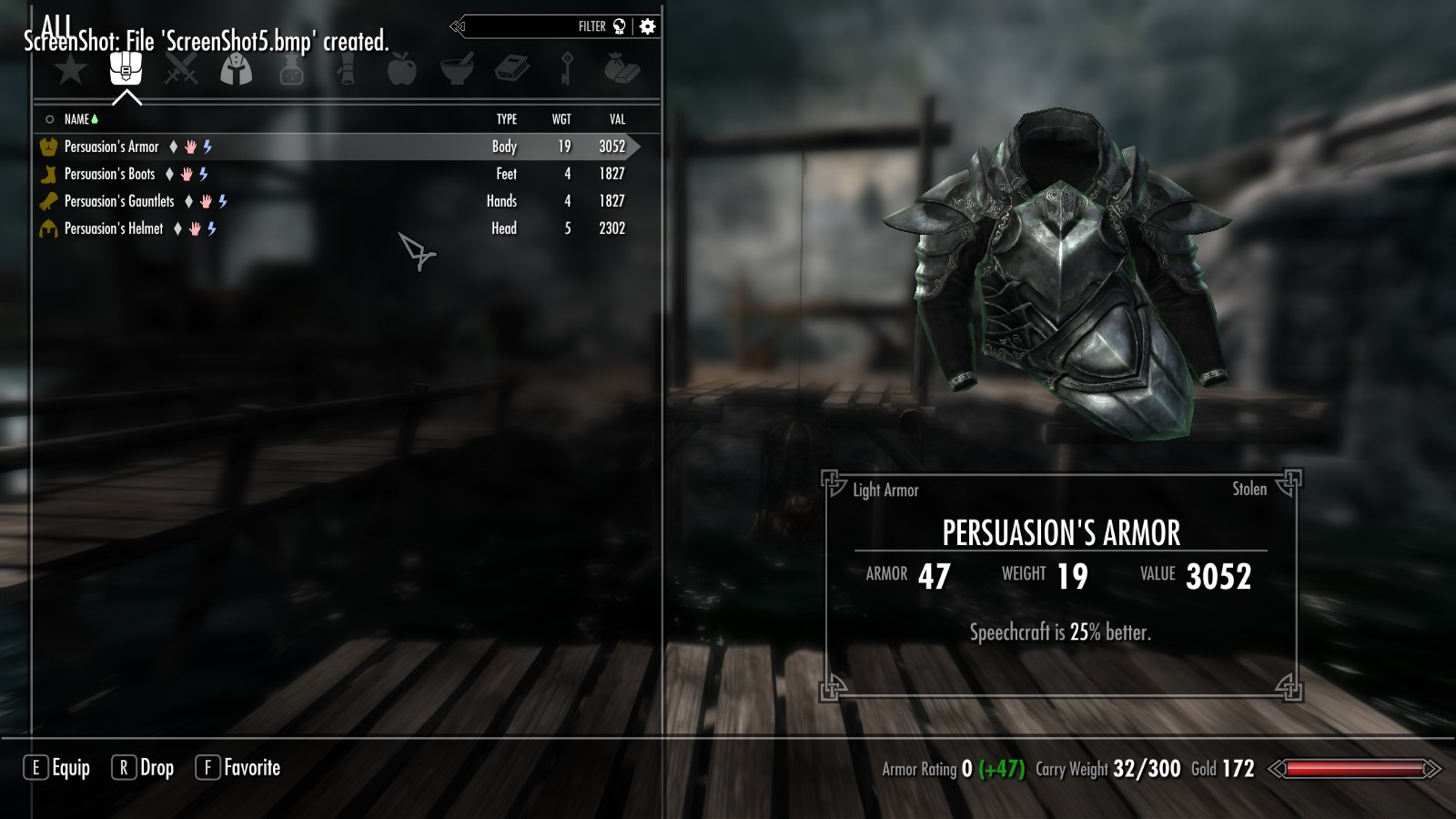Select the Persuasion's Gauntlets entry
This screenshot has height=819, width=1456.
click(x=118, y=201)
